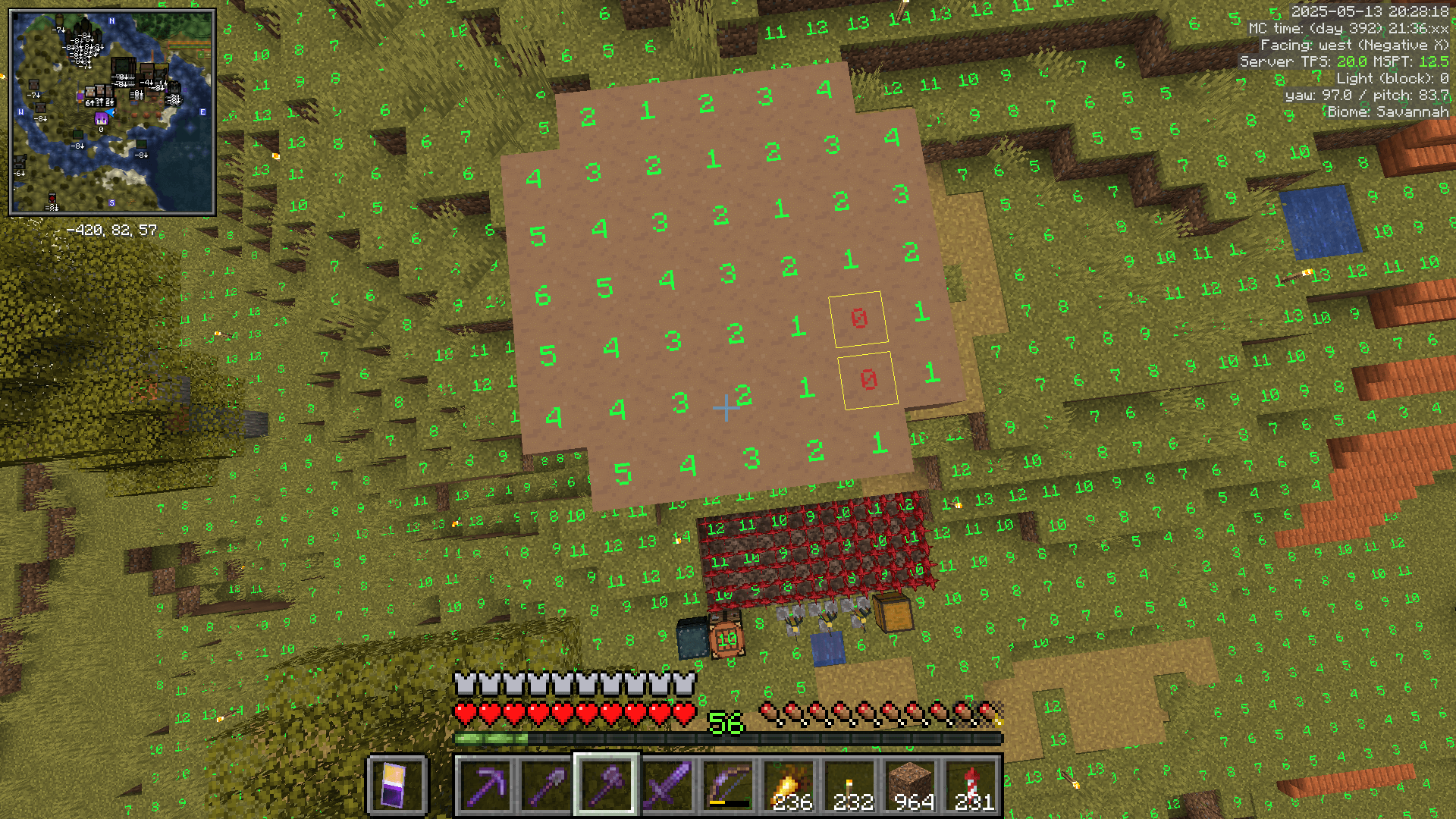This screenshot has height=819, width=1456.
Task: Click the N compass letter on the minimap
Action: coord(111,21)
